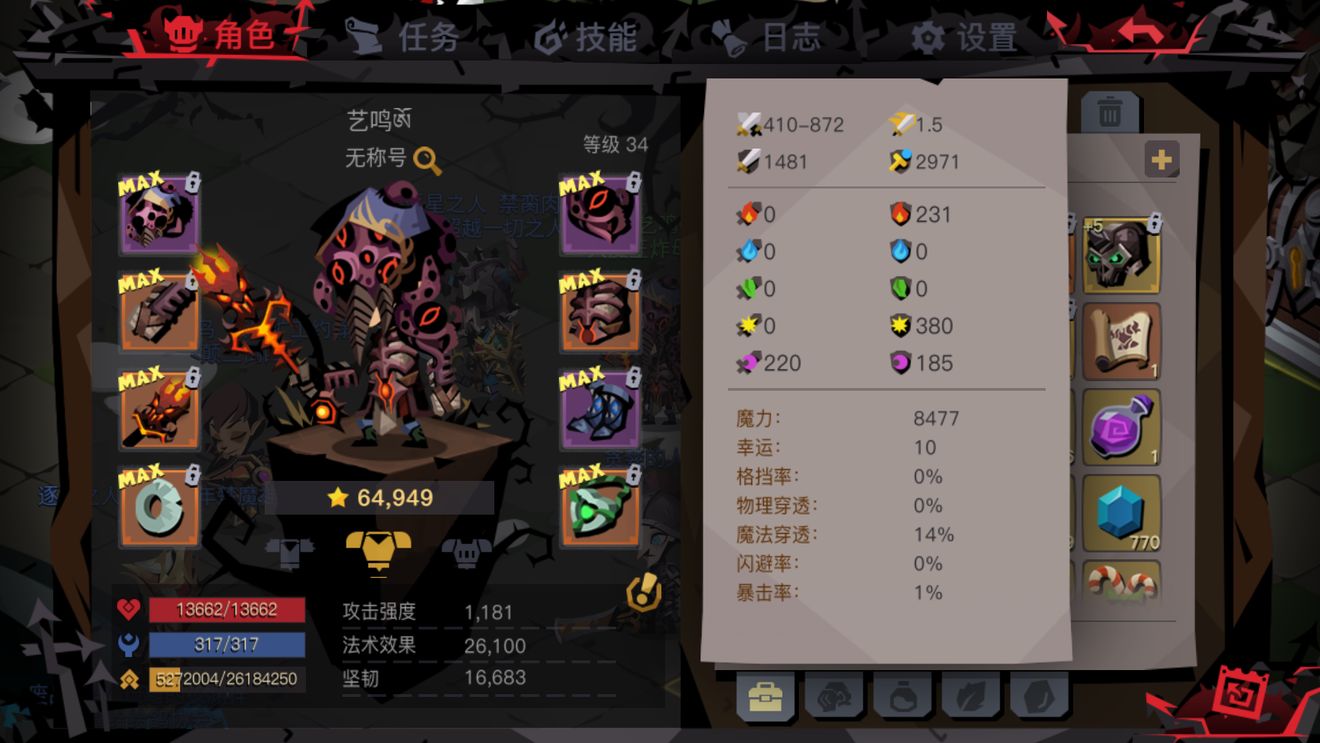Expand the inventory with the plus button
Screen dimensions: 1320x743
click(x=1161, y=158)
